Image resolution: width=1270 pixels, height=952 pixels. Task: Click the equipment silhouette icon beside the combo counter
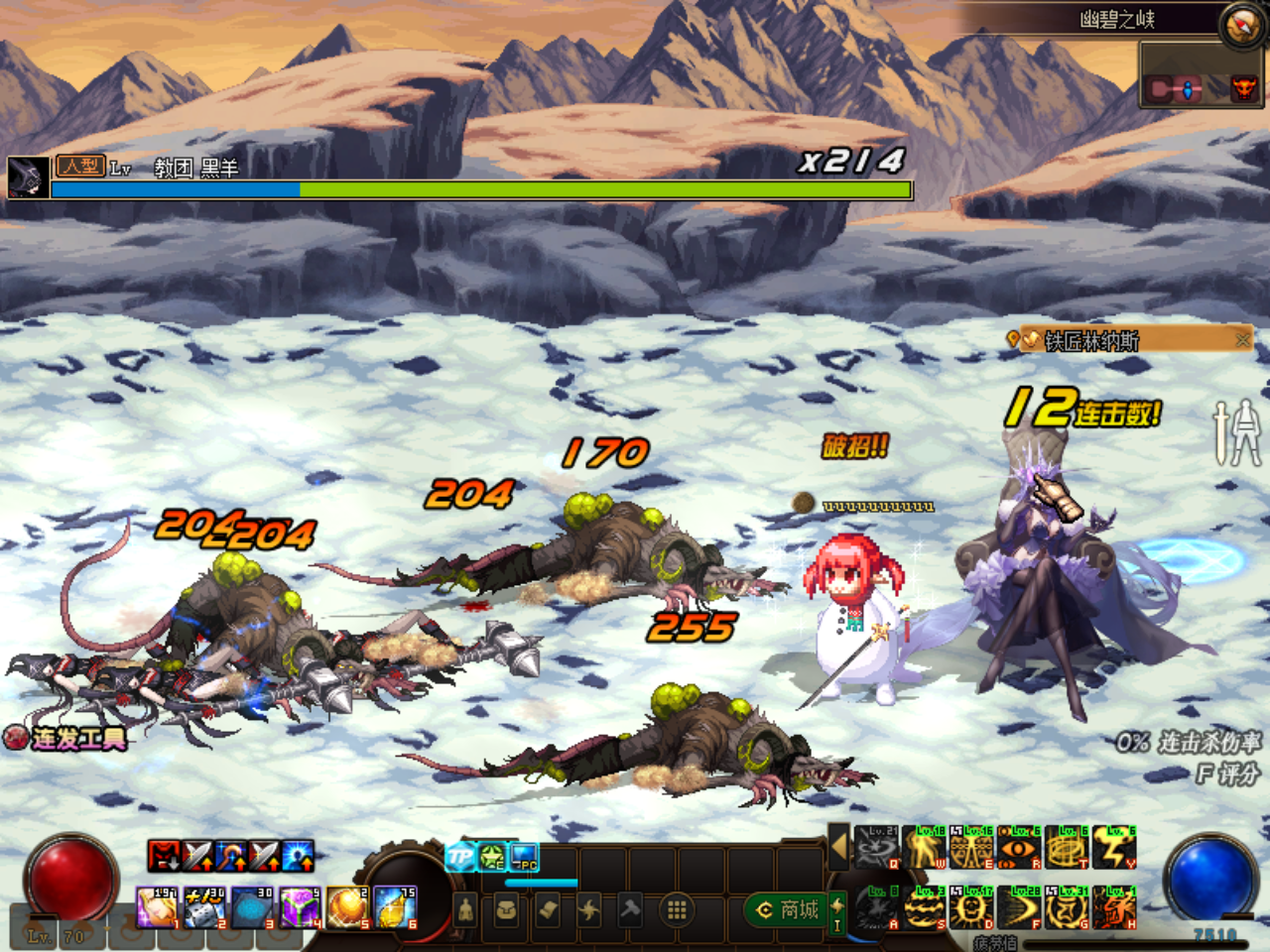(1237, 431)
